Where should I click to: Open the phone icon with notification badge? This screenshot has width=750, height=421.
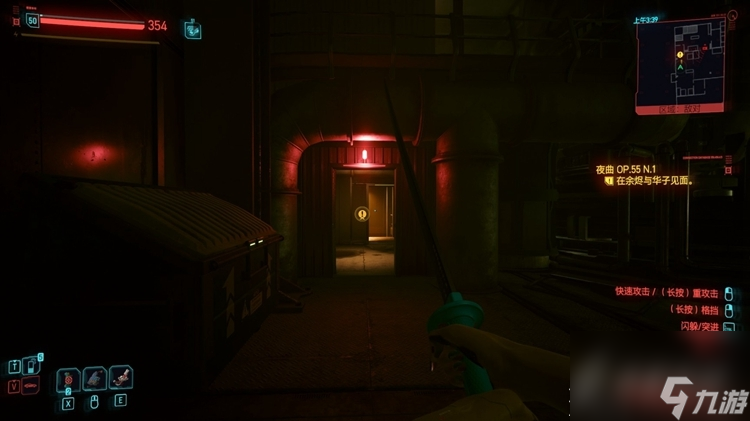(x=30, y=366)
